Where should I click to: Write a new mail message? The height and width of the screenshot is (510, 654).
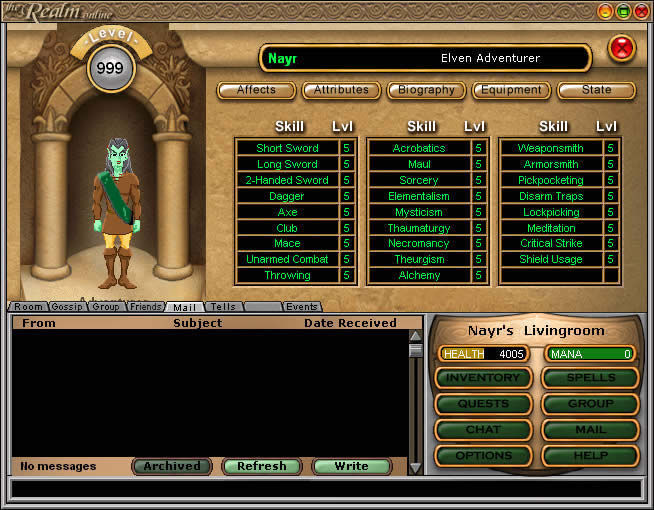(351, 466)
